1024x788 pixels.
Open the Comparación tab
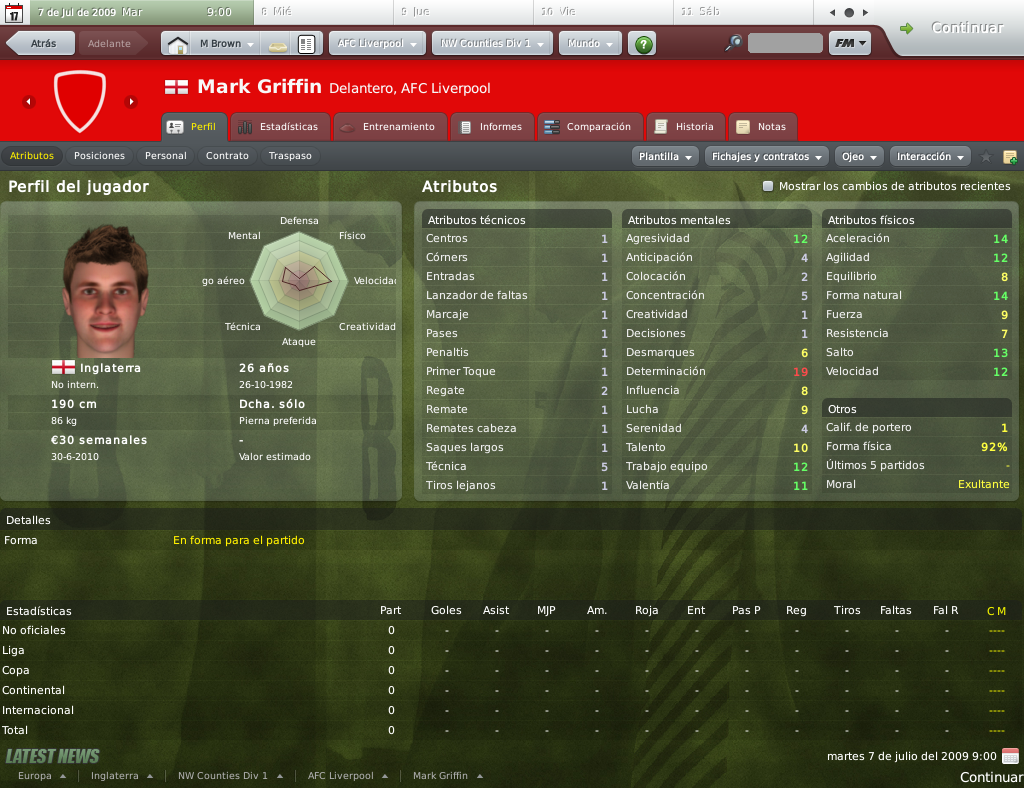coord(588,127)
